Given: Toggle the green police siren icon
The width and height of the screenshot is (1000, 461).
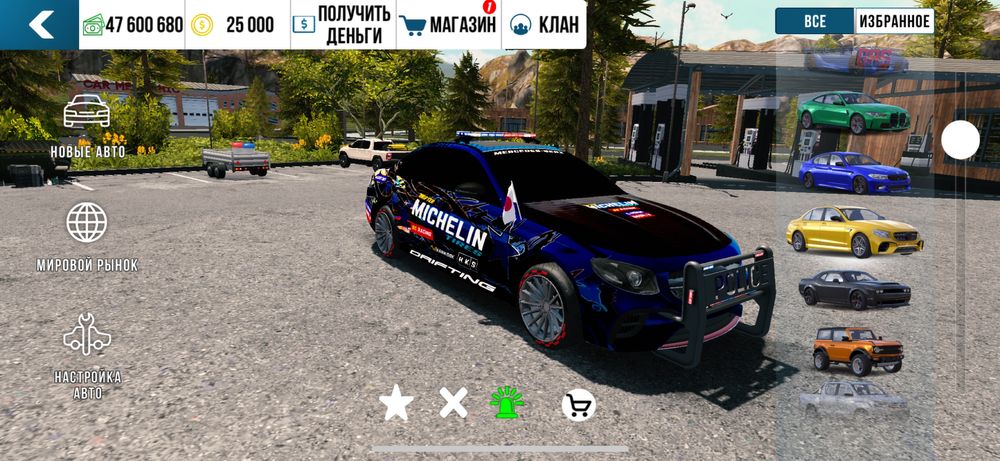Looking at the screenshot, I should click(507, 402).
